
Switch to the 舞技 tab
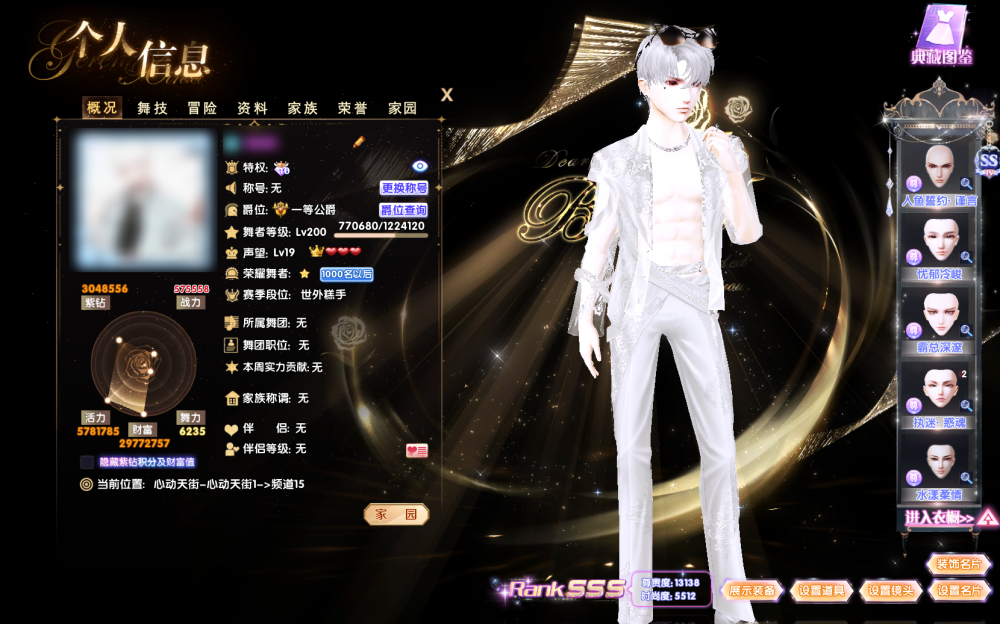pos(152,108)
